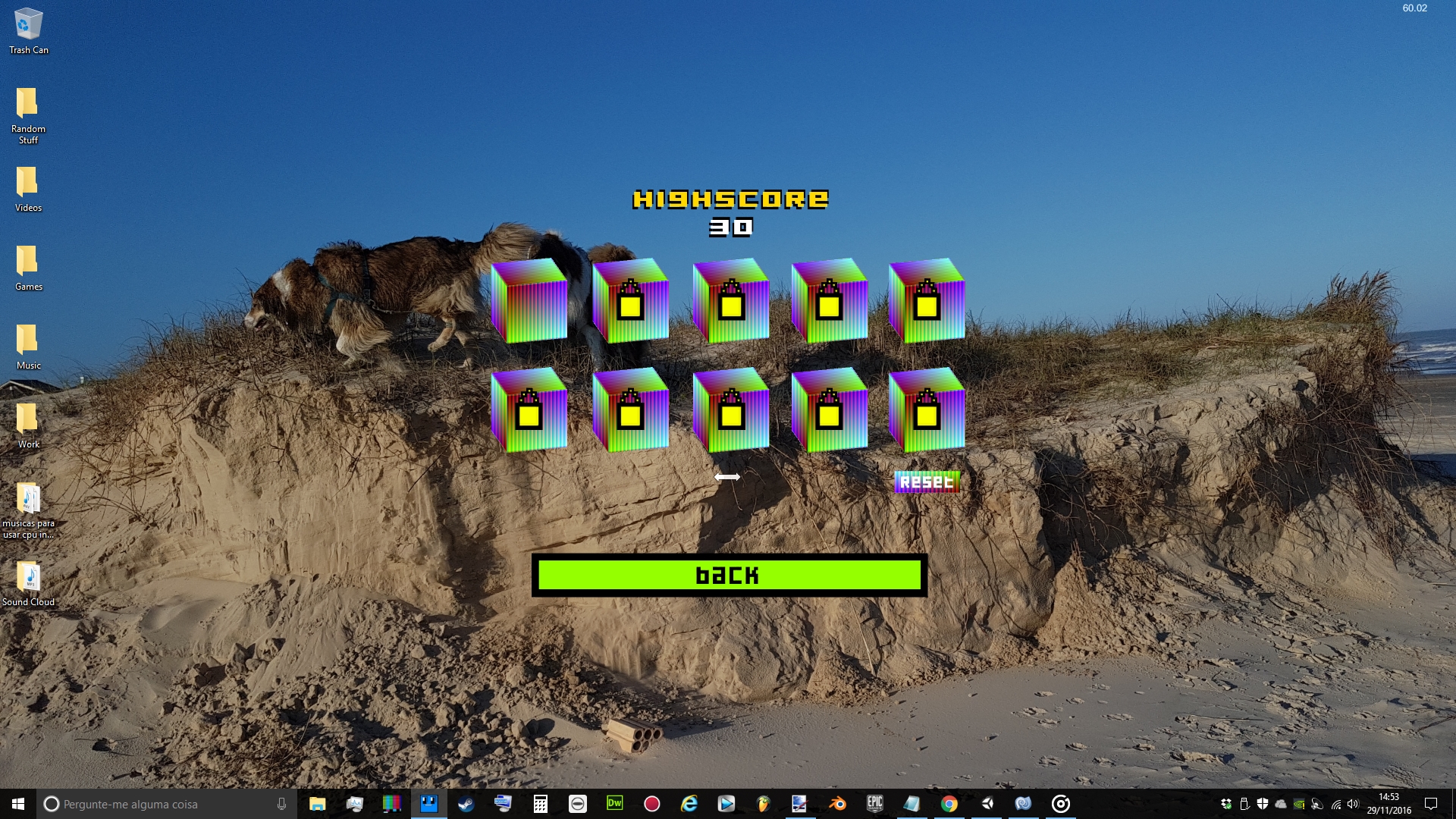Open Calculator from the taskbar

(x=540, y=804)
